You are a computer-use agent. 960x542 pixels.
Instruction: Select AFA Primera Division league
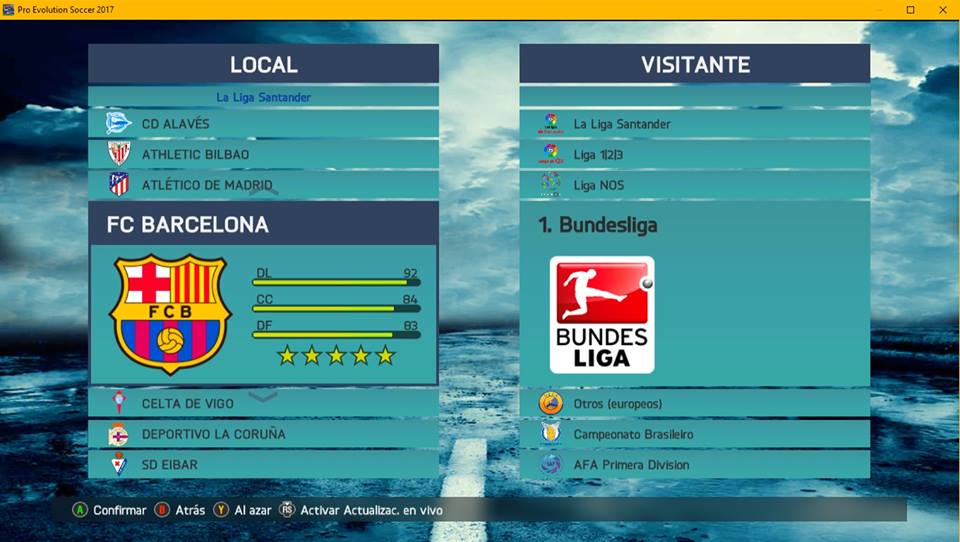pos(694,465)
